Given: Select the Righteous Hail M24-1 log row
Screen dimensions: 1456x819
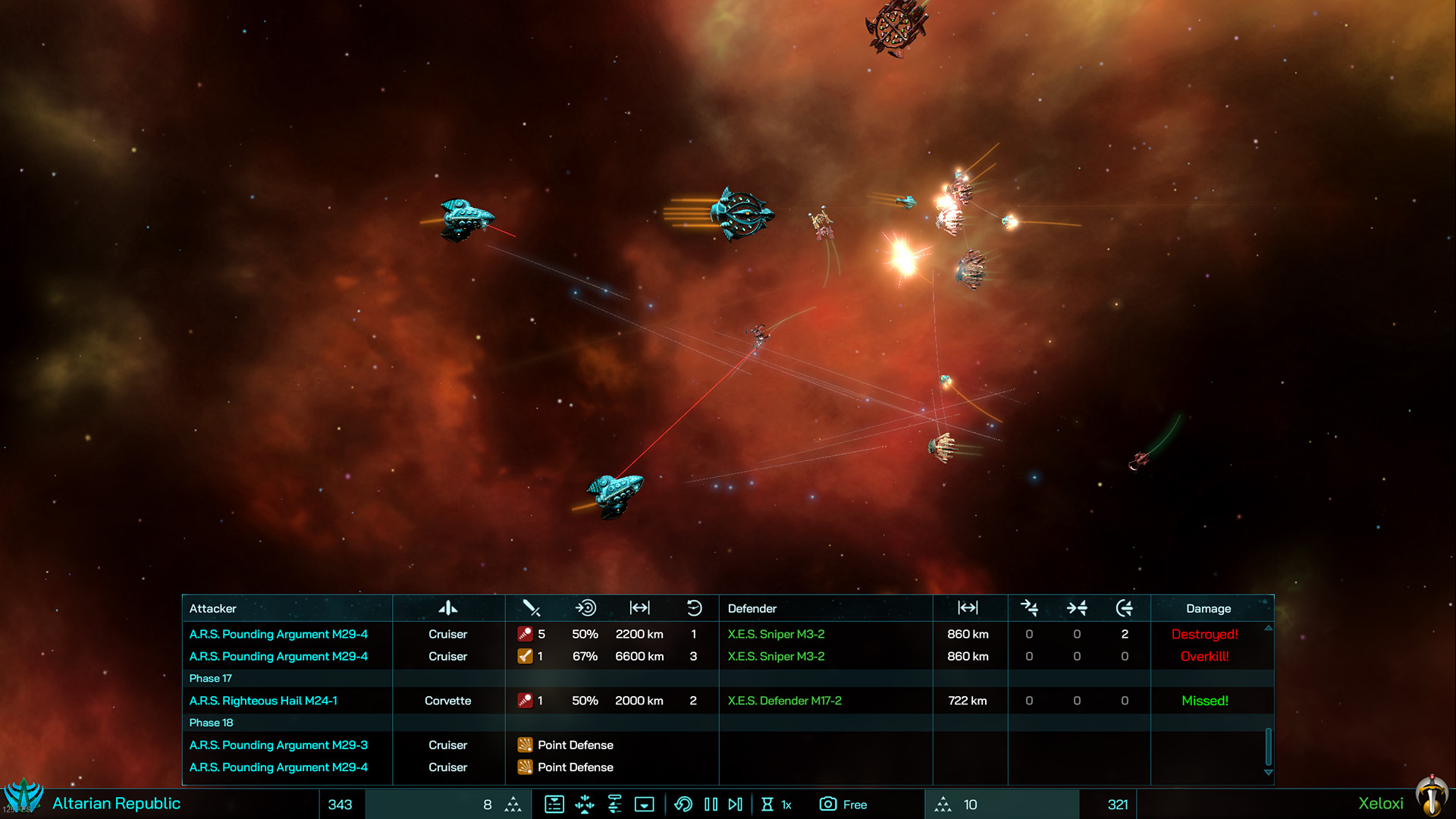Looking at the screenshot, I should coord(263,701).
